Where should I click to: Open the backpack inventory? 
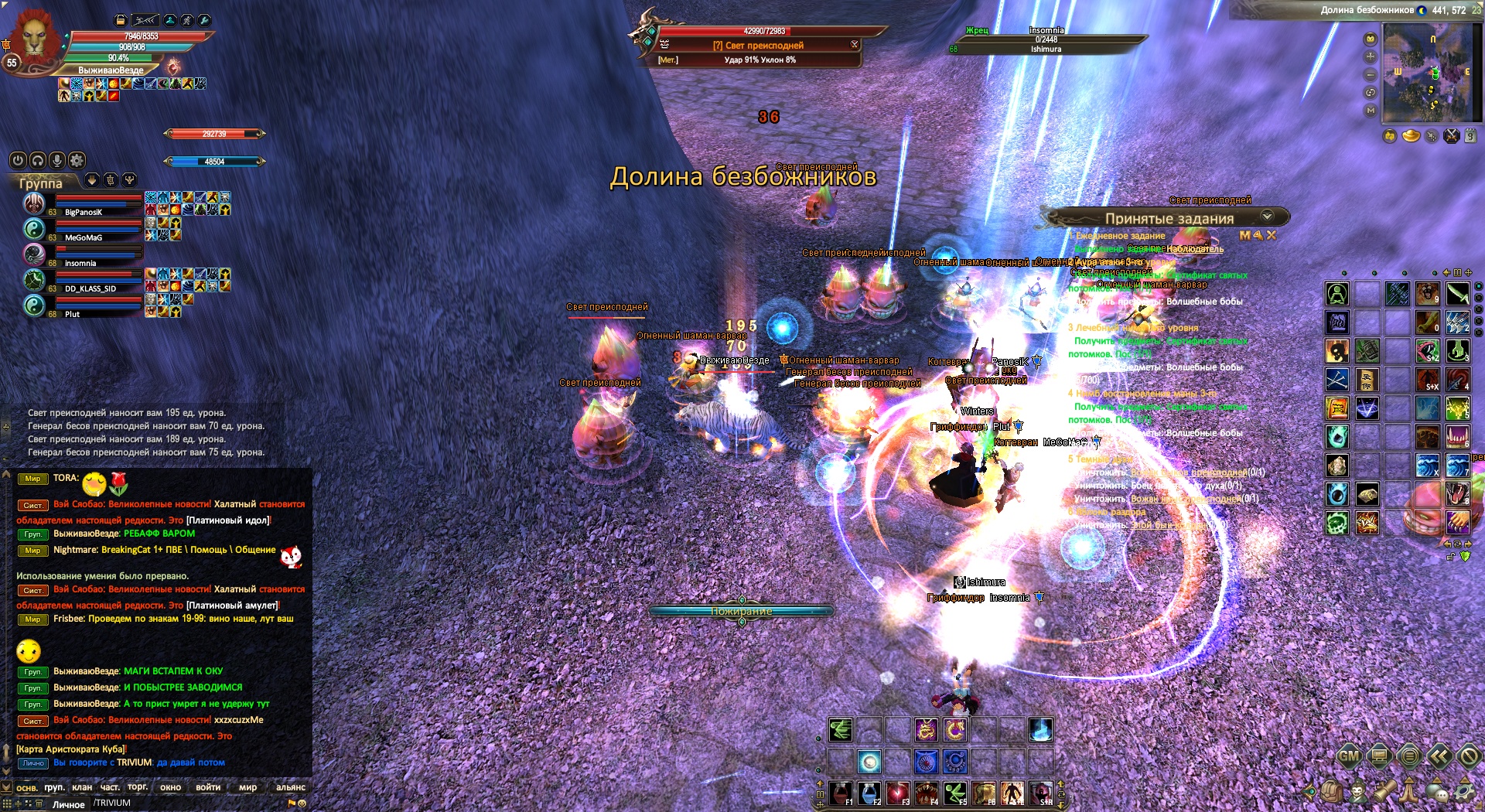tap(1332, 791)
